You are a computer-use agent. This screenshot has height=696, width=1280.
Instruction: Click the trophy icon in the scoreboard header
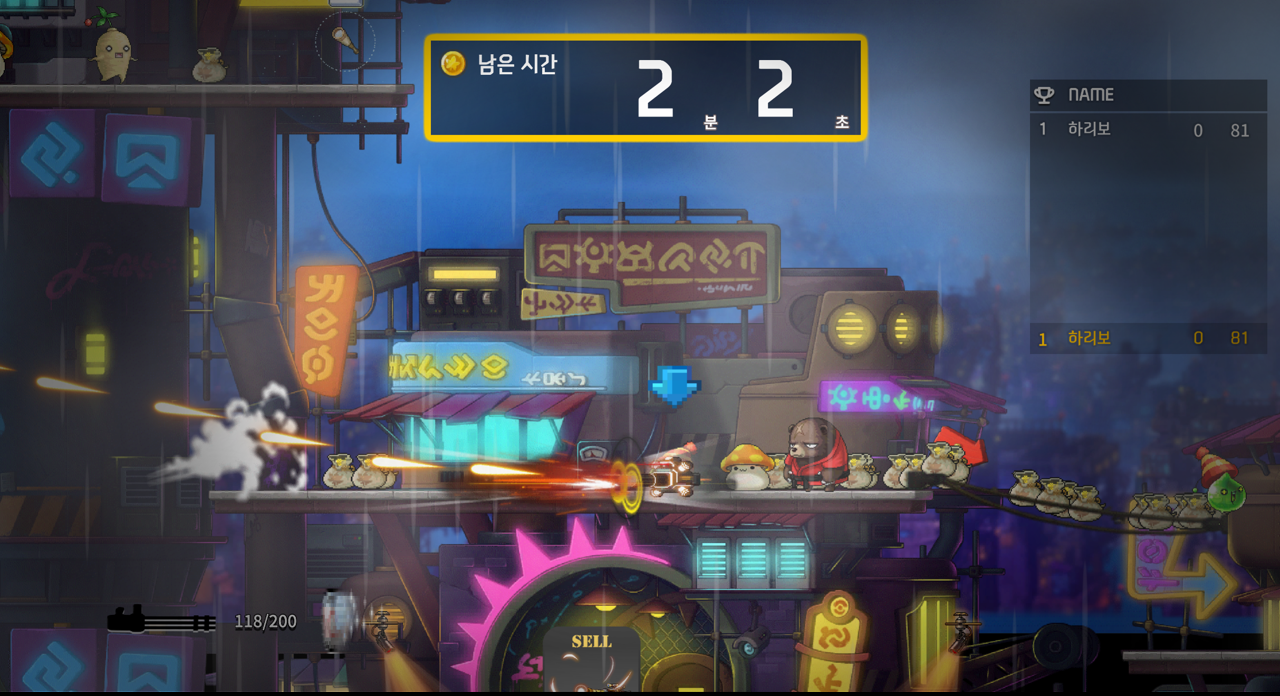tap(1044, 95)
